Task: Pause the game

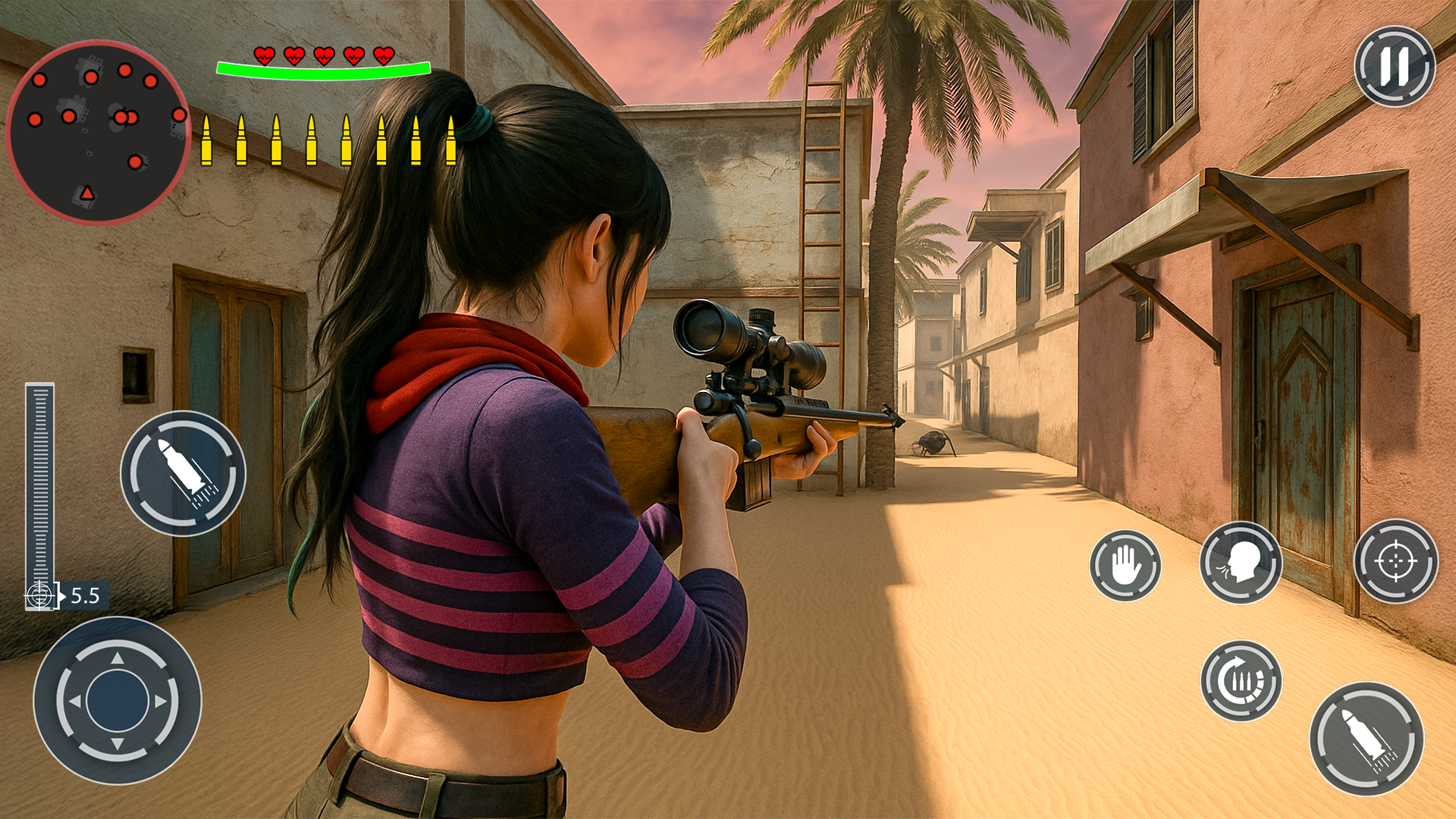Action: click(x=1394, y=67)
